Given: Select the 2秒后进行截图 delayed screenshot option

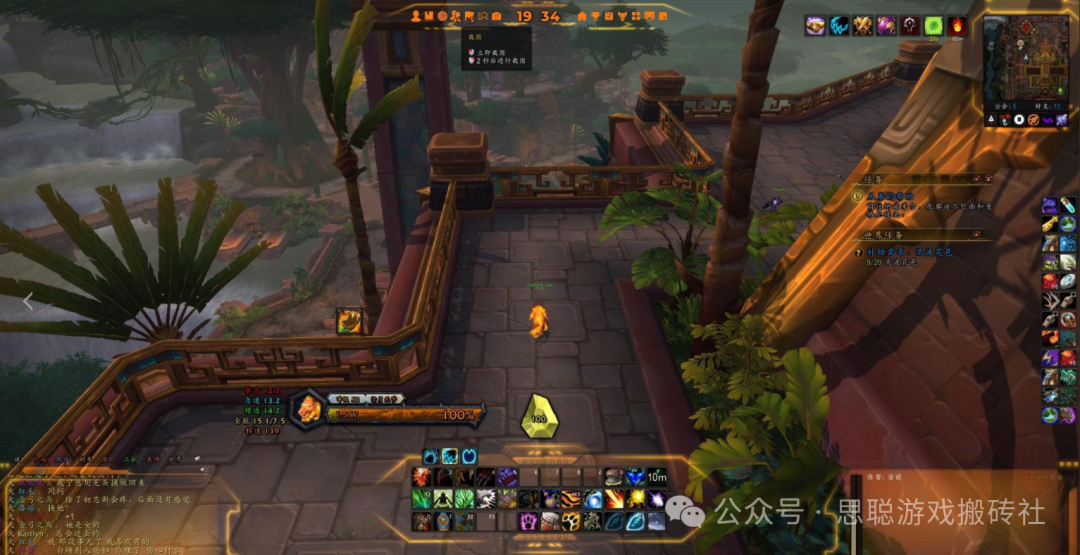Looking at the screenshot, I should click(x=497, y=61).
